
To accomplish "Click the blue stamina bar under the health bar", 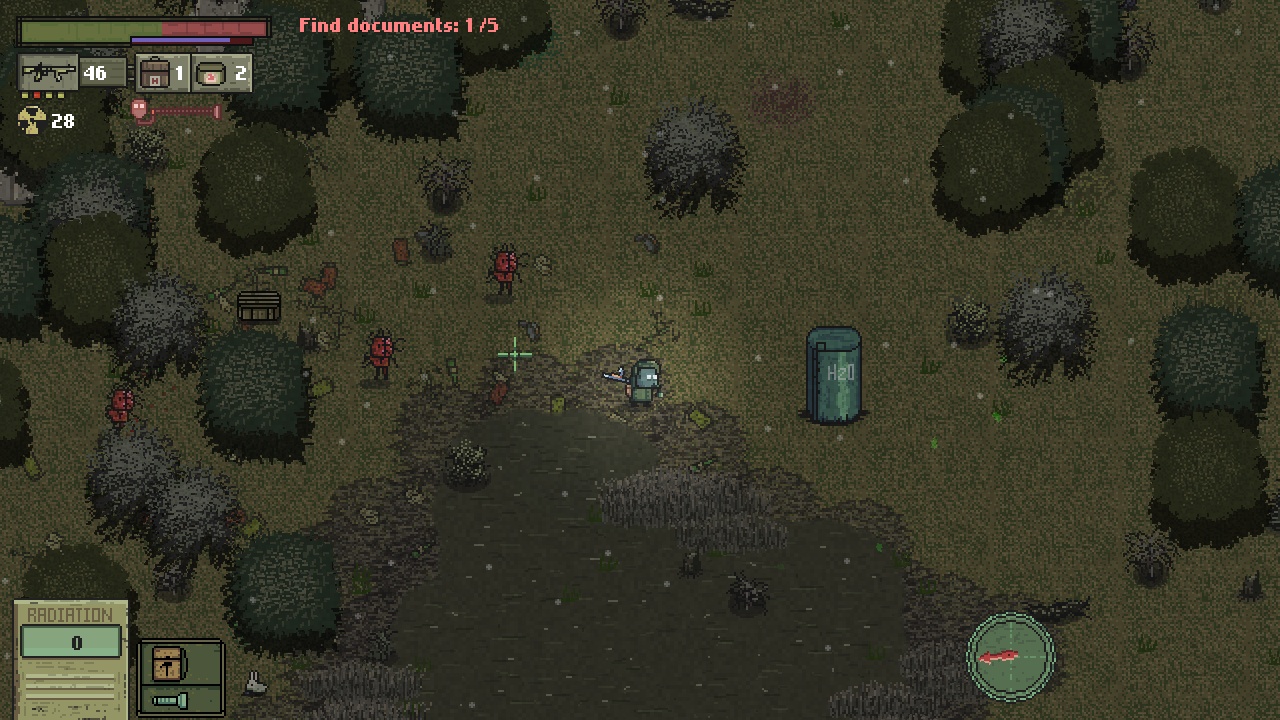I will [x=180, y=40].
